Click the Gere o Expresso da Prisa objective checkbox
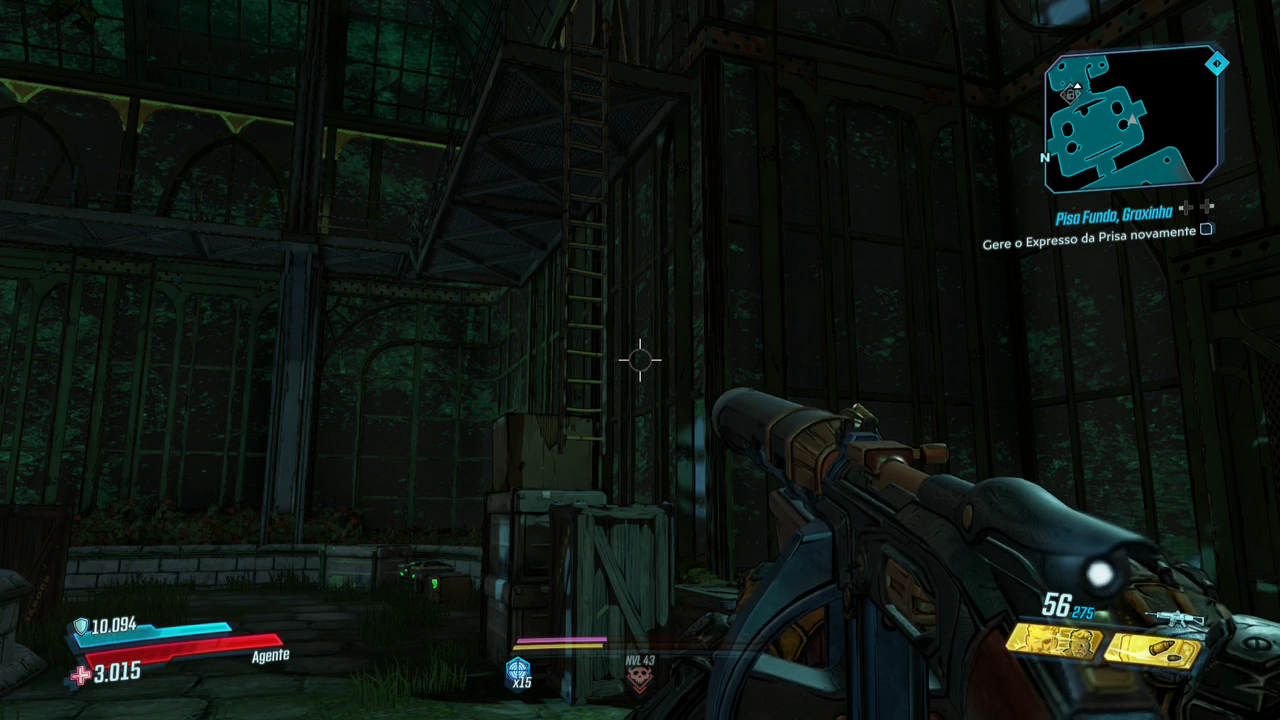 [x=1206, y=229]
